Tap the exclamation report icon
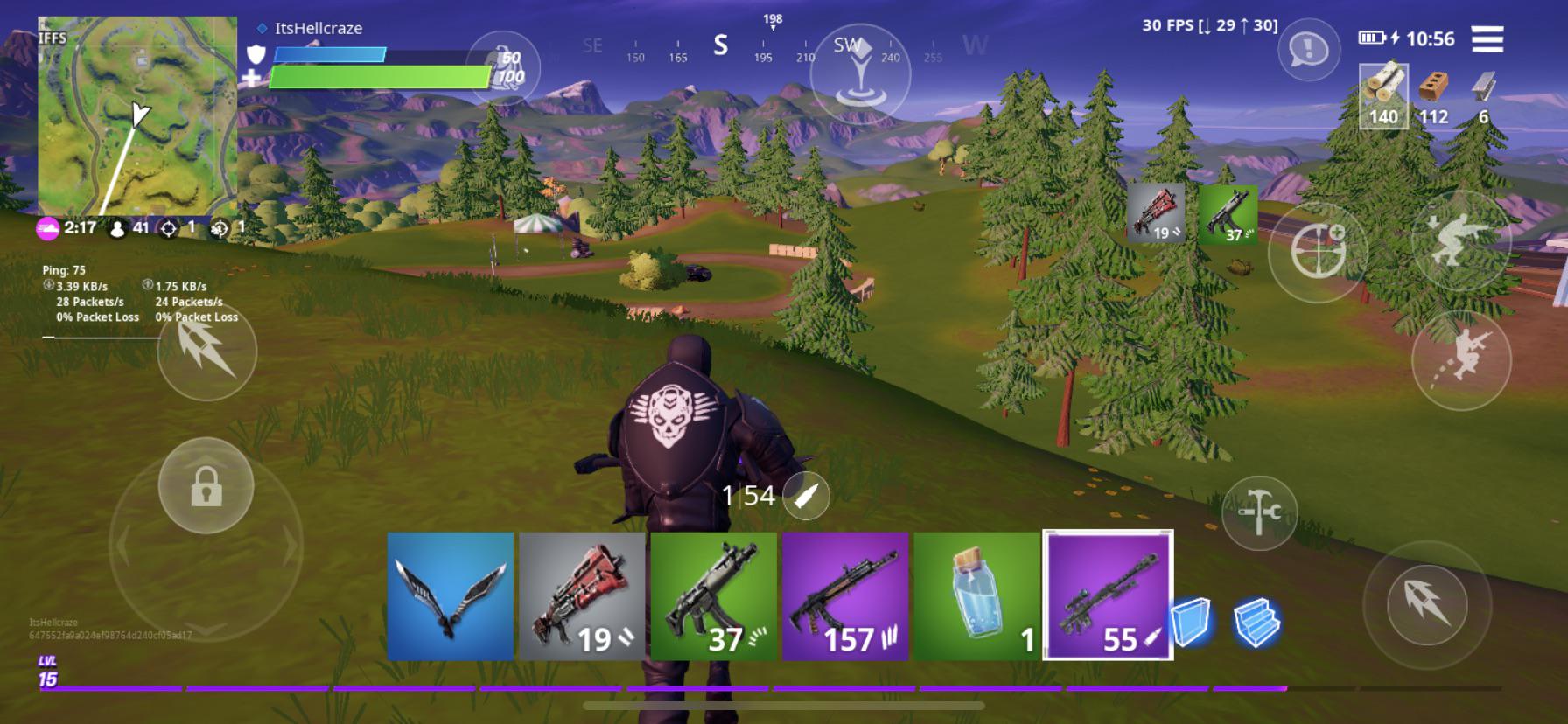The image size is (1568, 724). click(x=1308, y=50)
